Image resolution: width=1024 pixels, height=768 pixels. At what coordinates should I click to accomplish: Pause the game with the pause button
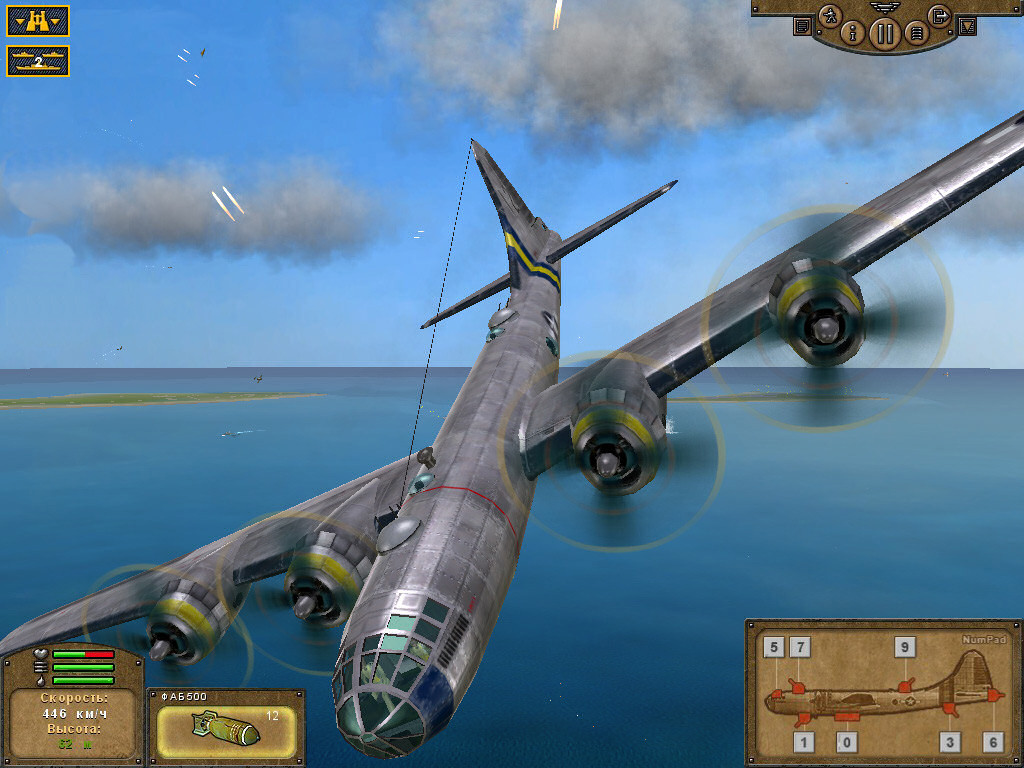click(x=884, y=34)
